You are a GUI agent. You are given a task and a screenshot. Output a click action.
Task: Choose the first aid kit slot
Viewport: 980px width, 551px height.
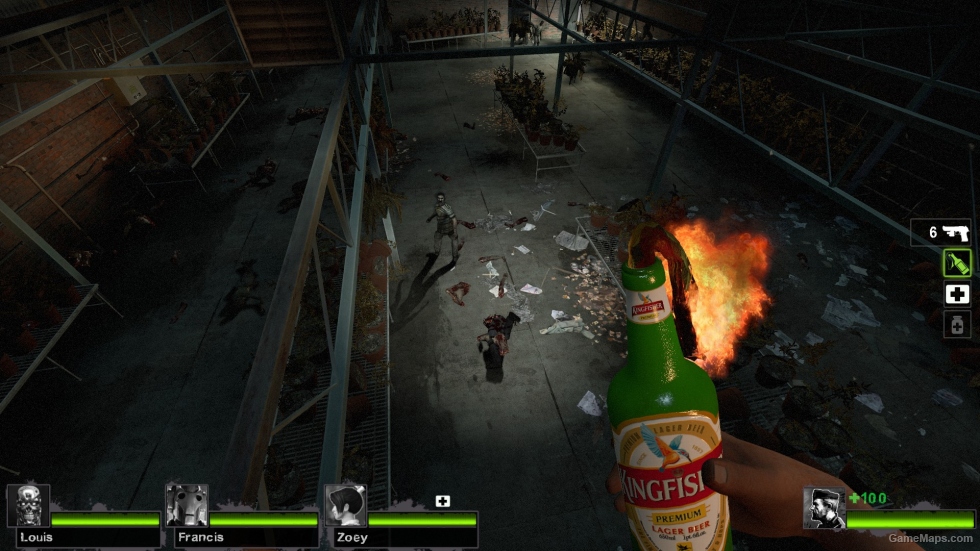(957, 294)
